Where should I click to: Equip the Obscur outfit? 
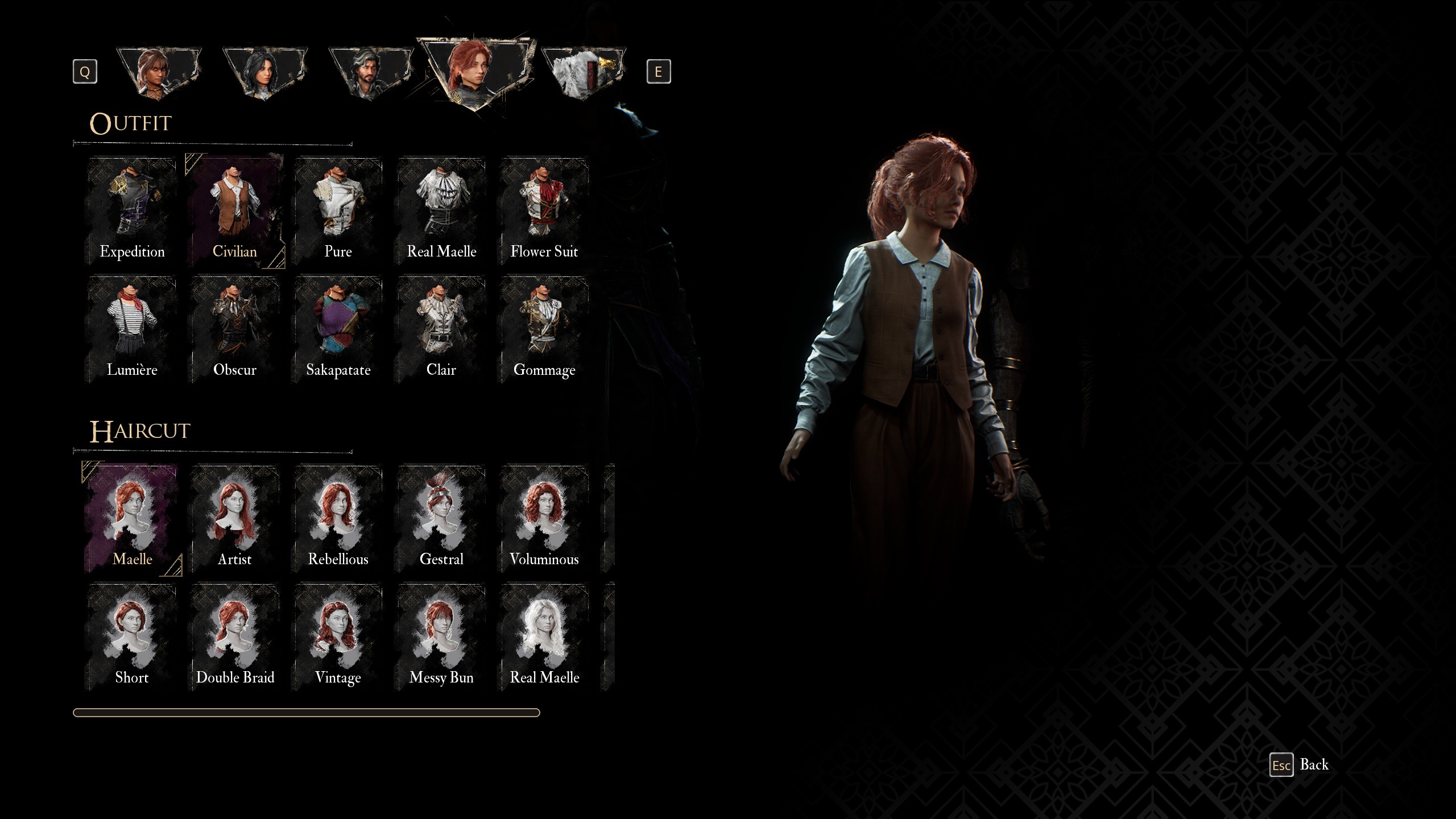coord(235,329)
